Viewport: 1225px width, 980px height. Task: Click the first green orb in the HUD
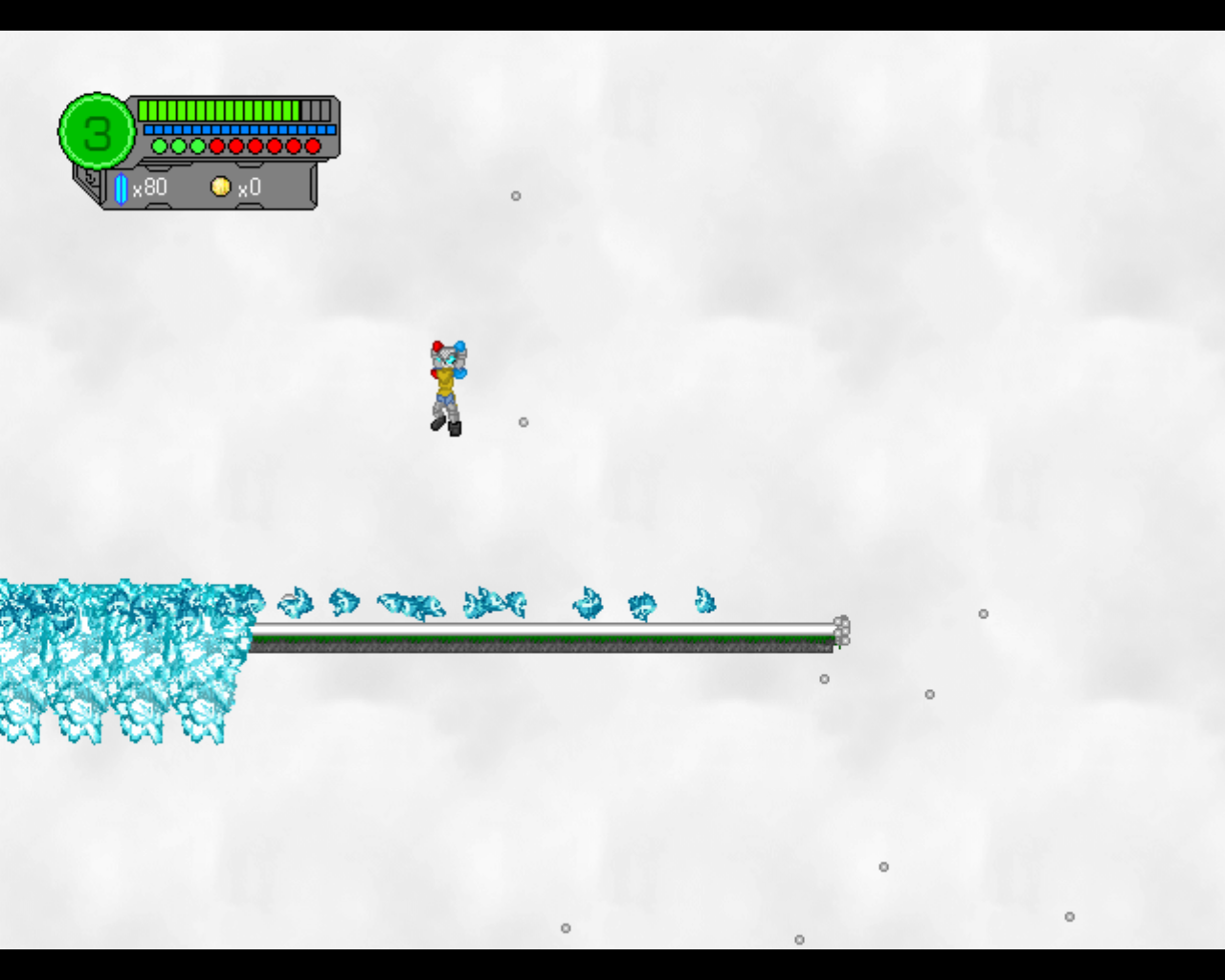[x=159, y=145]
